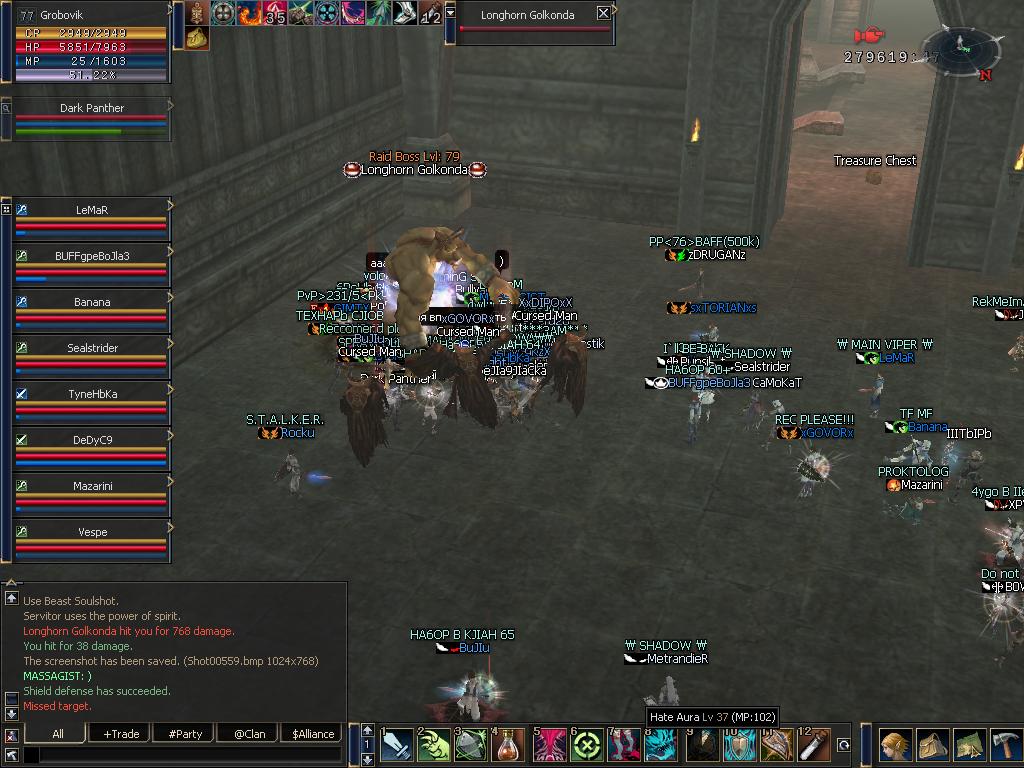Switch to the @Clan chat tab

249,733
